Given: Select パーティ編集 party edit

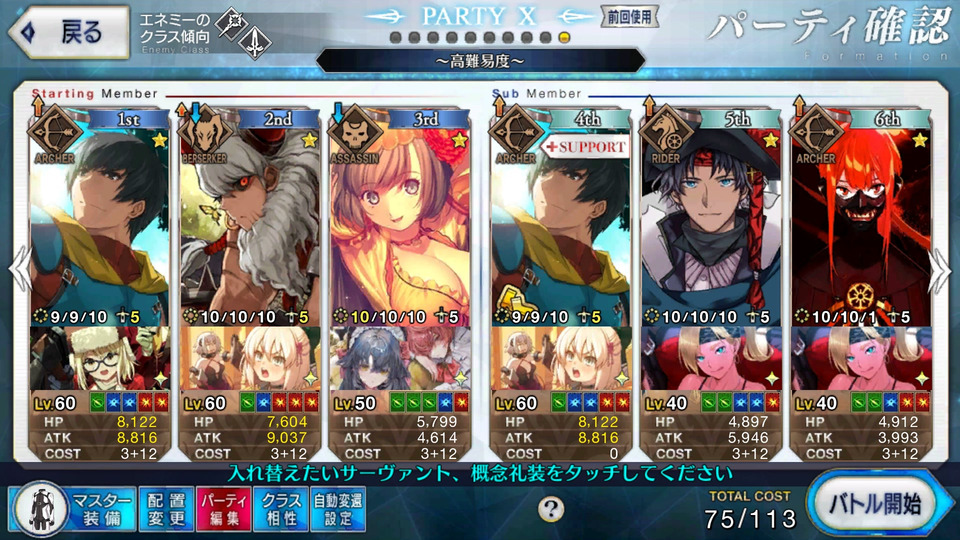Looking at the screenshot, I should [x=223, y=509].
